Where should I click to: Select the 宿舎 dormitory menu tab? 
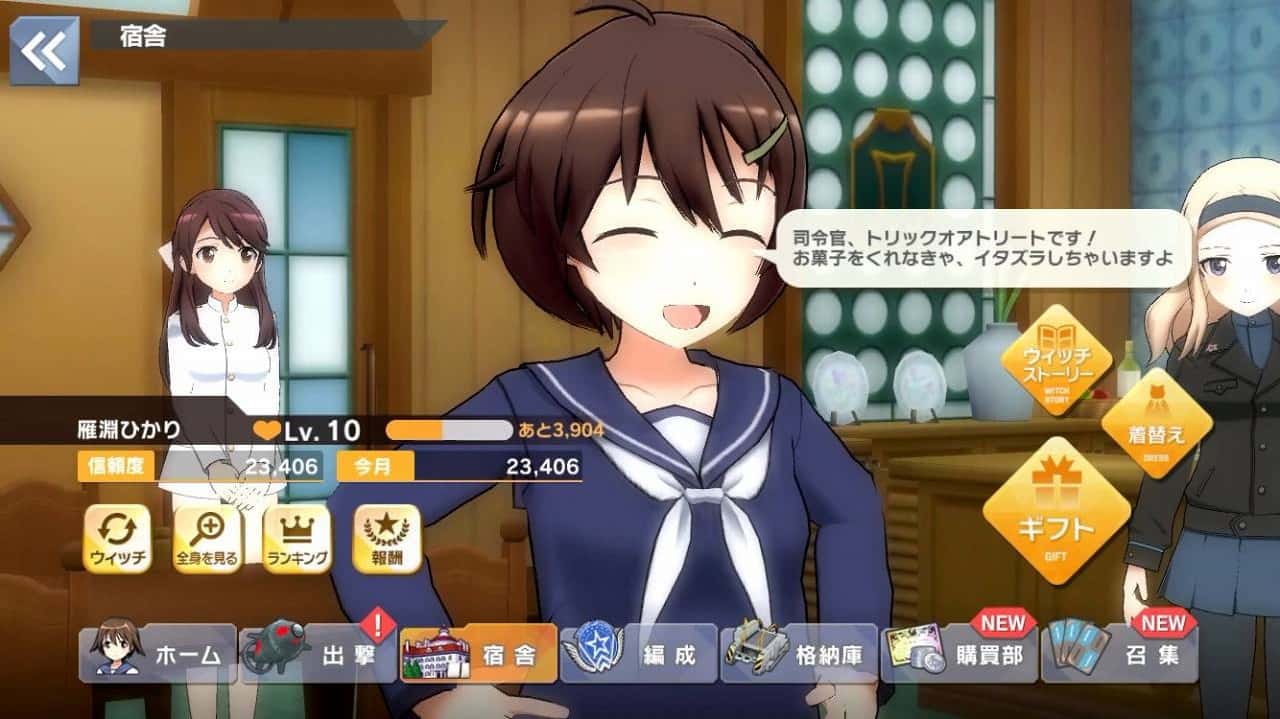click(x=478, y=655)
